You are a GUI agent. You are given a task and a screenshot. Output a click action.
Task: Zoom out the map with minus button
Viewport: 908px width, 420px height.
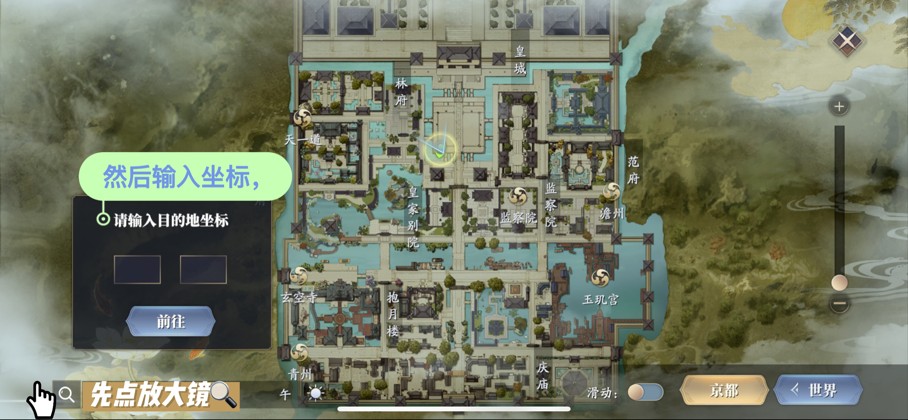pyautogui.click(x=840, y=304)
